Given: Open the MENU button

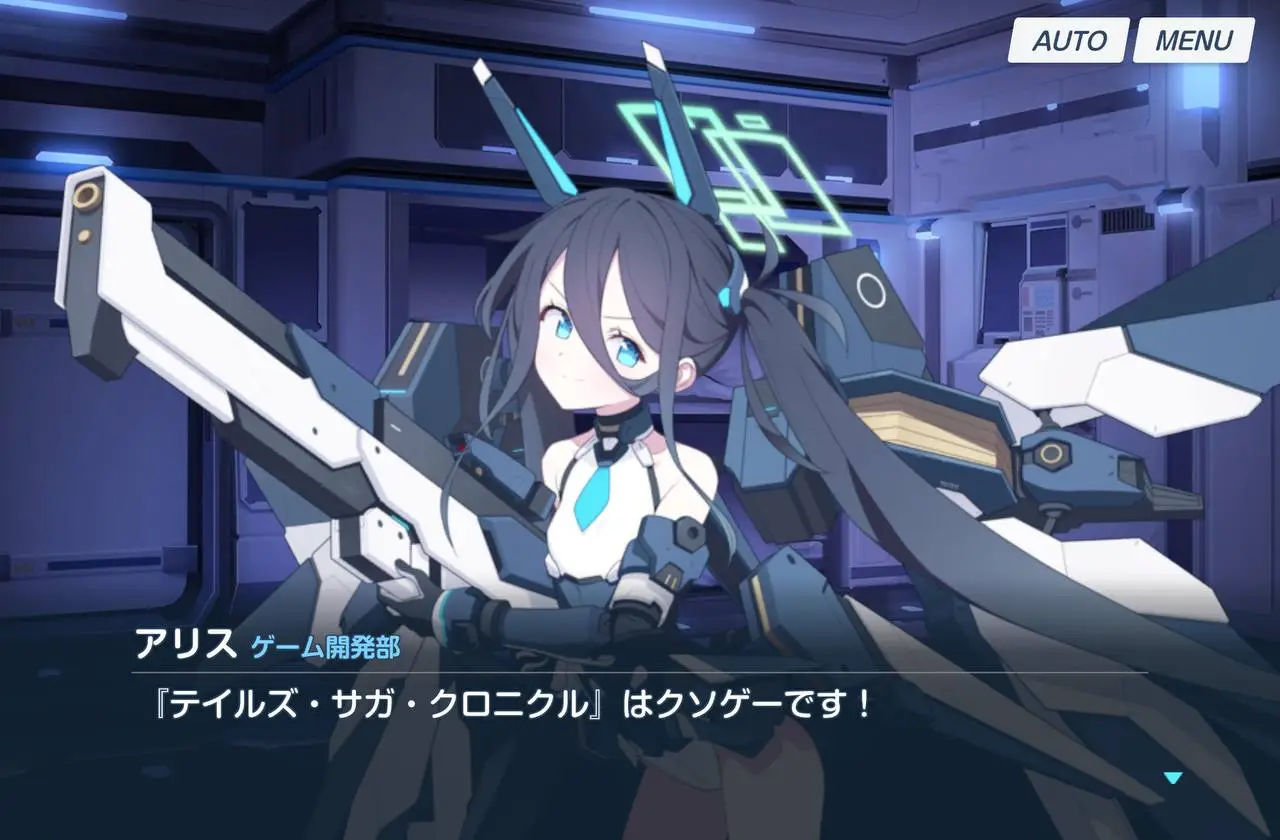Looking at the screenshot, I should 1193,41.
